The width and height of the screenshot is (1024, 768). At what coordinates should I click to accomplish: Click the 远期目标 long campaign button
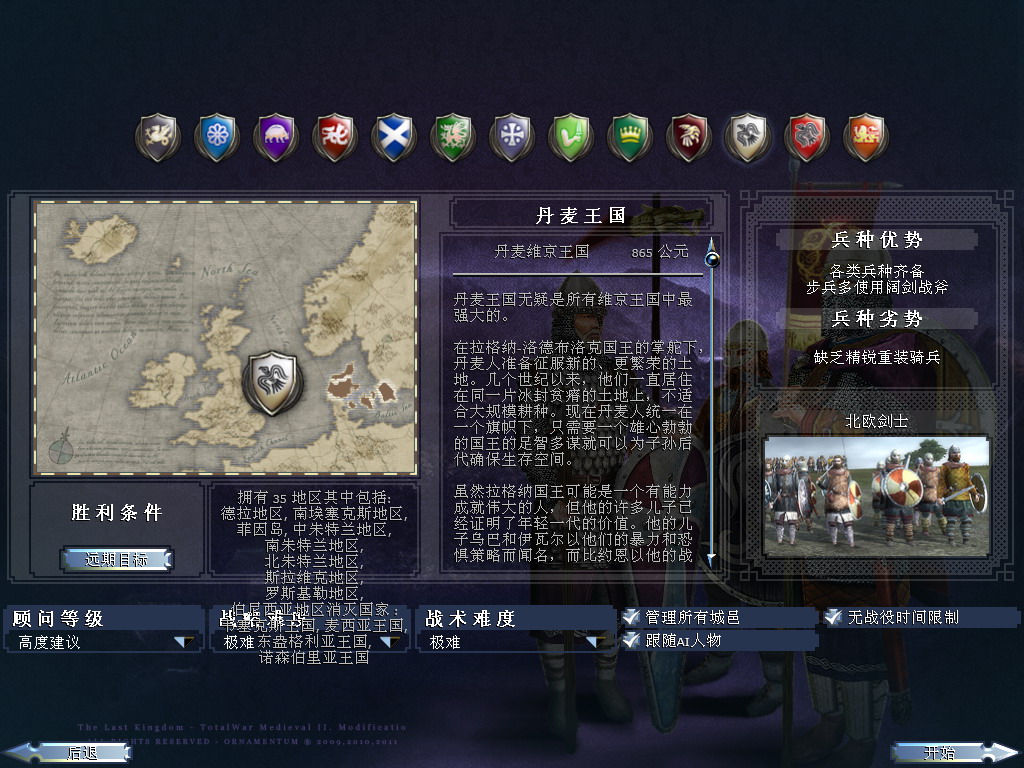116,559
